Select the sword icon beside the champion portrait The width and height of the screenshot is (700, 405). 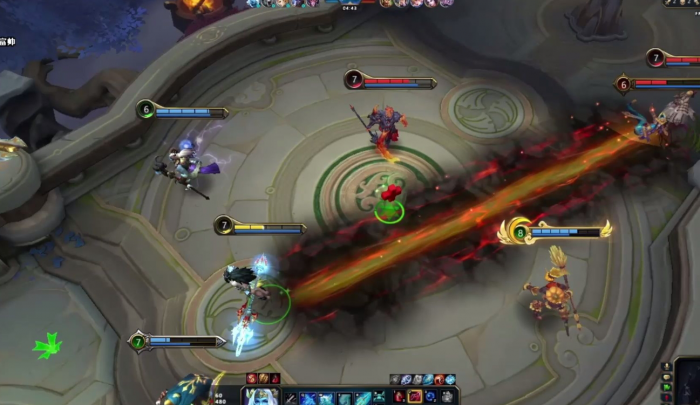pos(291,397)
